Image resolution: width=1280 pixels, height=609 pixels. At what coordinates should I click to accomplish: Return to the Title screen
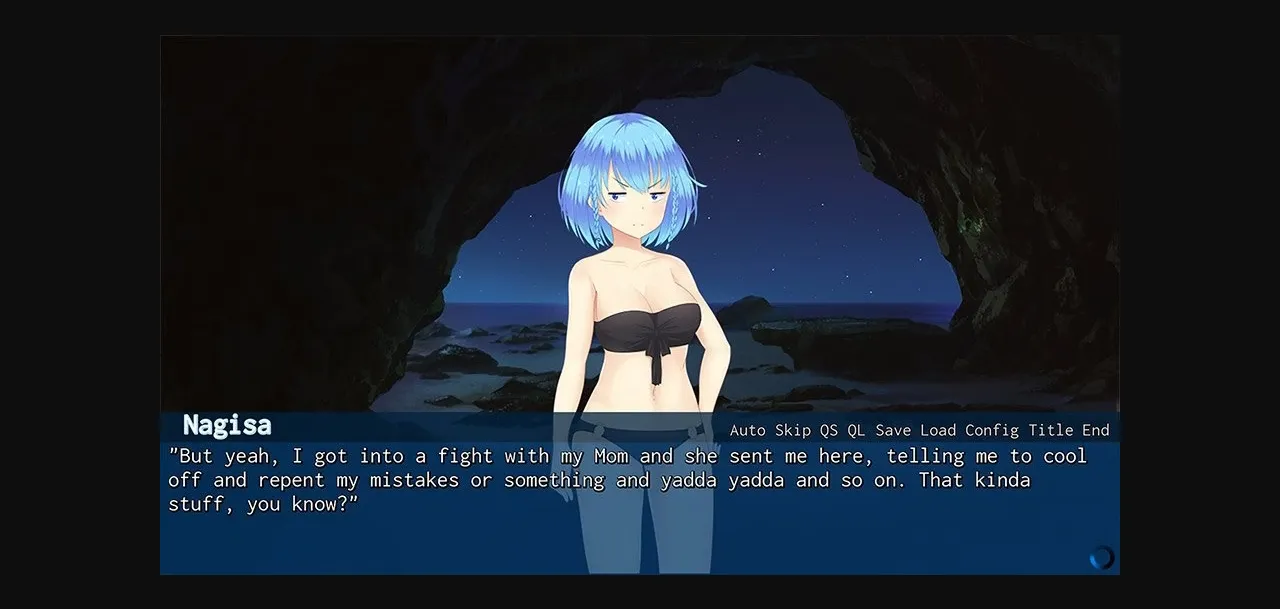[x=1051, y=430]
